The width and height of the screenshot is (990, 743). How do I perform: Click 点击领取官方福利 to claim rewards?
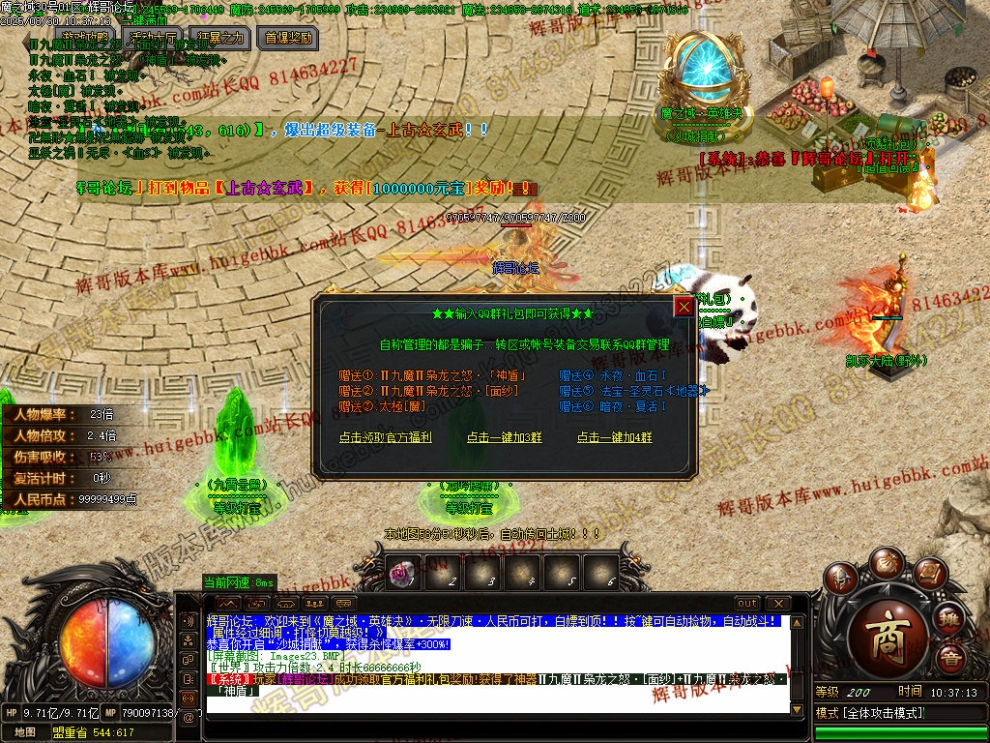click(x=385, y=438)
